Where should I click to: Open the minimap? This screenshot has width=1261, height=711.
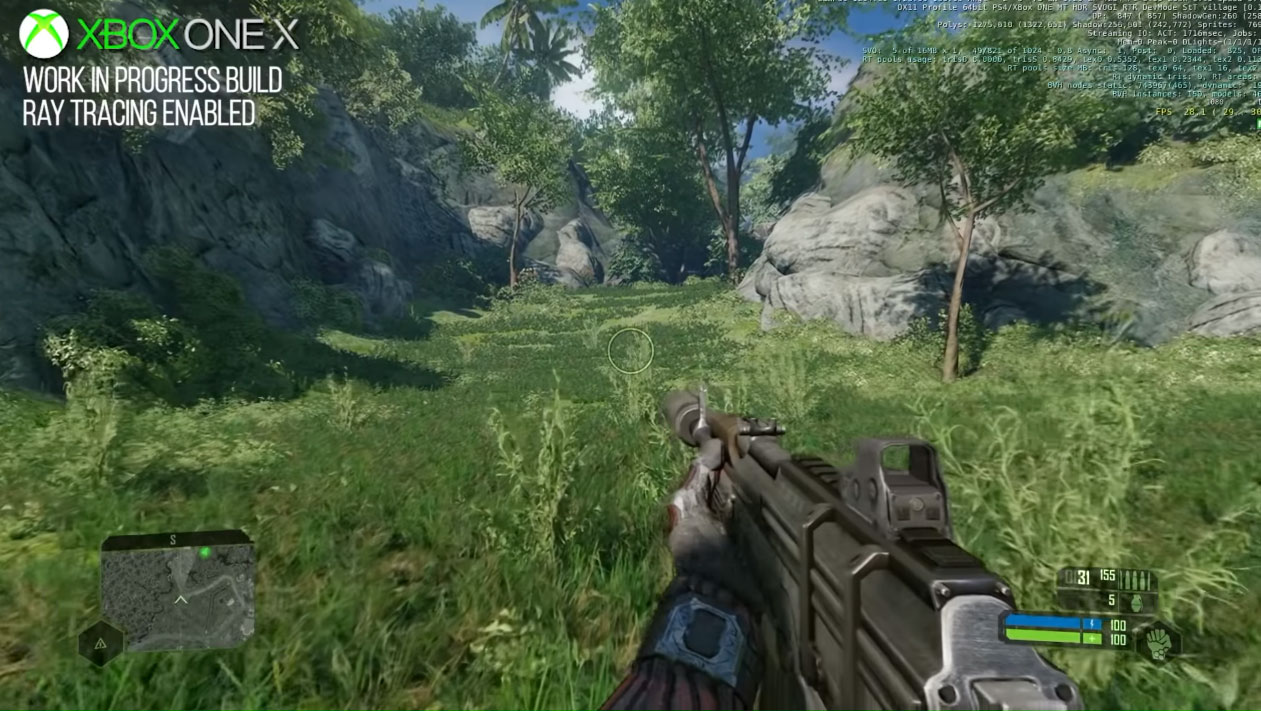[177, 592]
